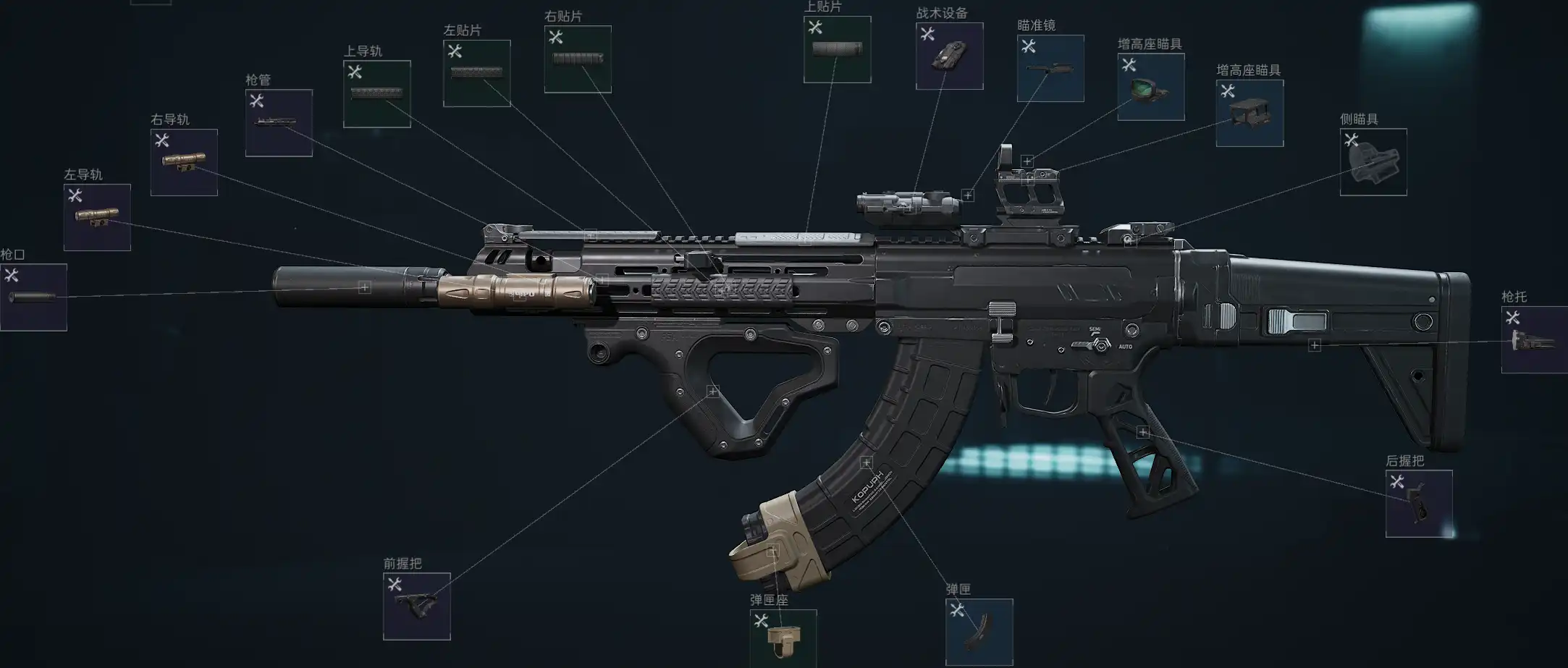Open the 瞄准镜 scope slot
This screenshot has width=1568, height=668.
pyautogui.click(x=1050, y=69)
